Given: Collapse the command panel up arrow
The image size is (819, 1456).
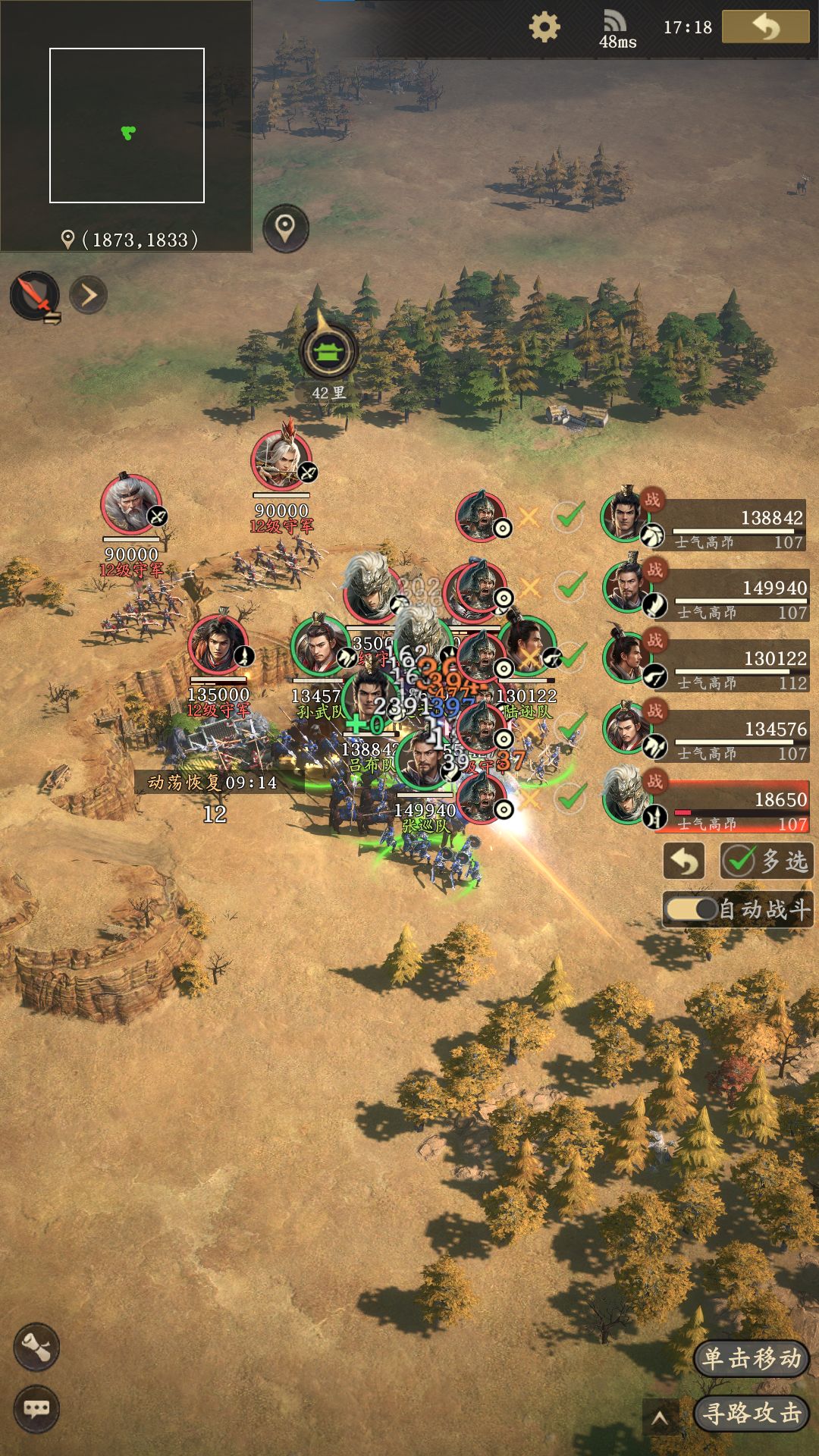Looking at the screenshot, I should pos(660,1417).
